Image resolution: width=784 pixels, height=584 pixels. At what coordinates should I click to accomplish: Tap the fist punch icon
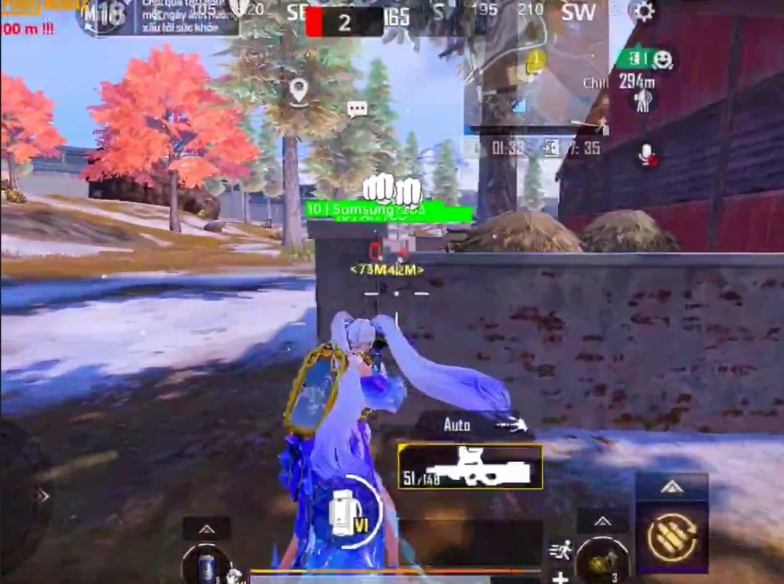coord(381,187)
